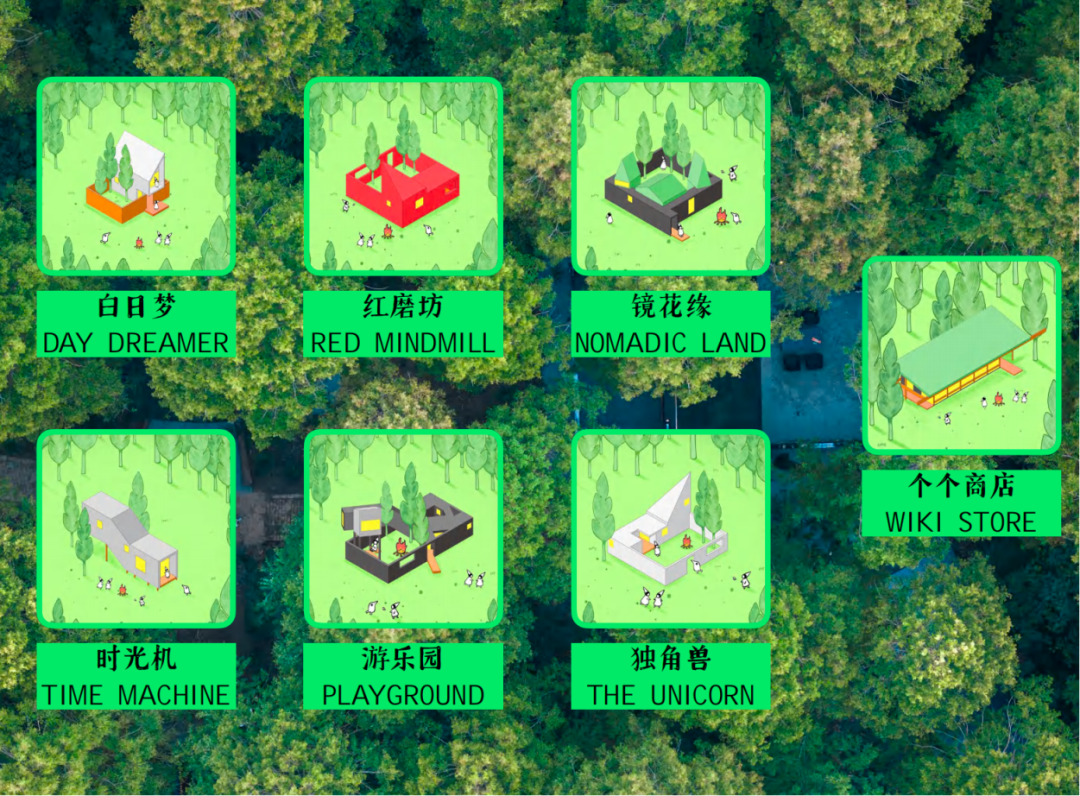Select the Time Machine gray house tile
Screen dimensions: 1080x796
click(136, 529)
